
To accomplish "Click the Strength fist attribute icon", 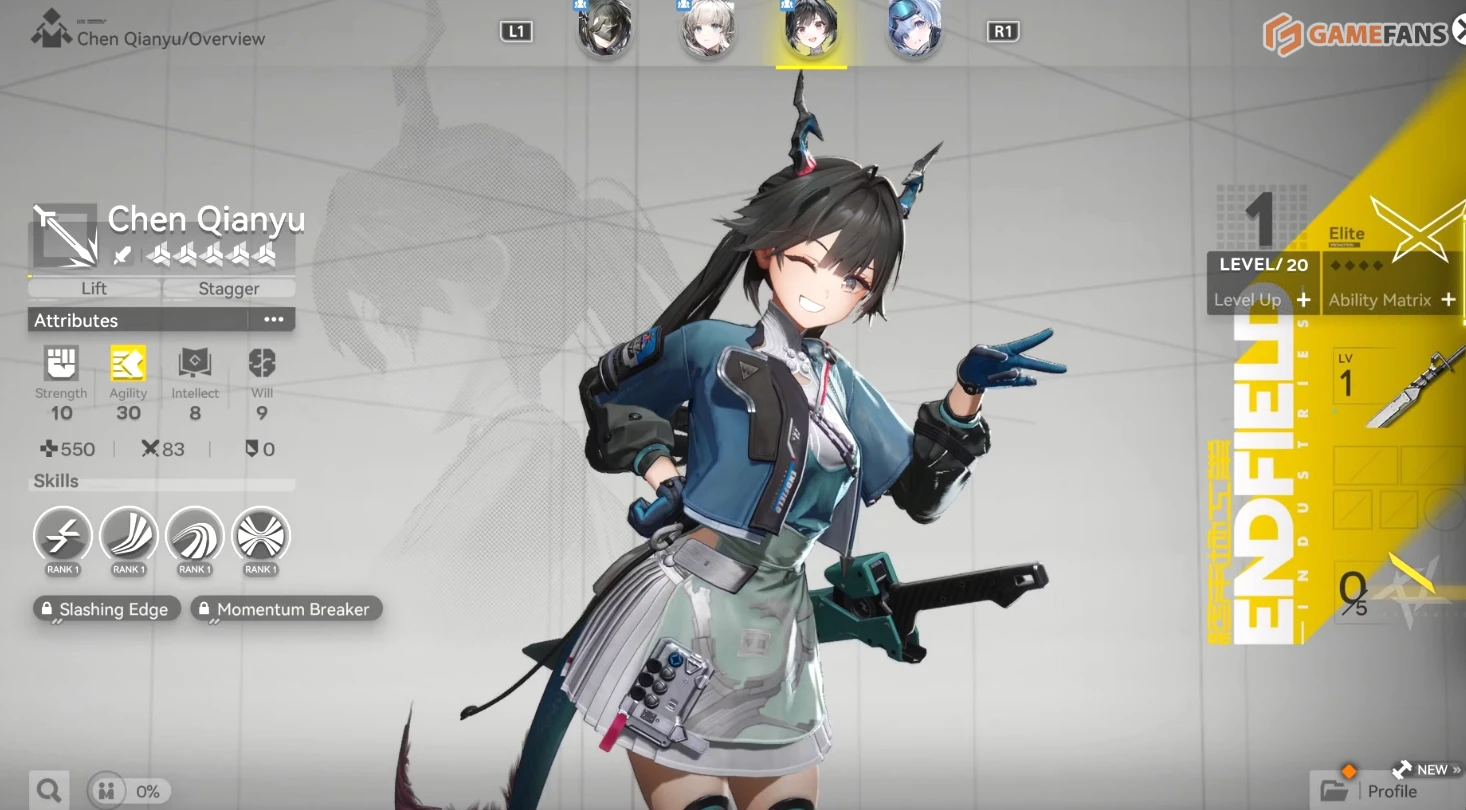I will click(61, 364).
